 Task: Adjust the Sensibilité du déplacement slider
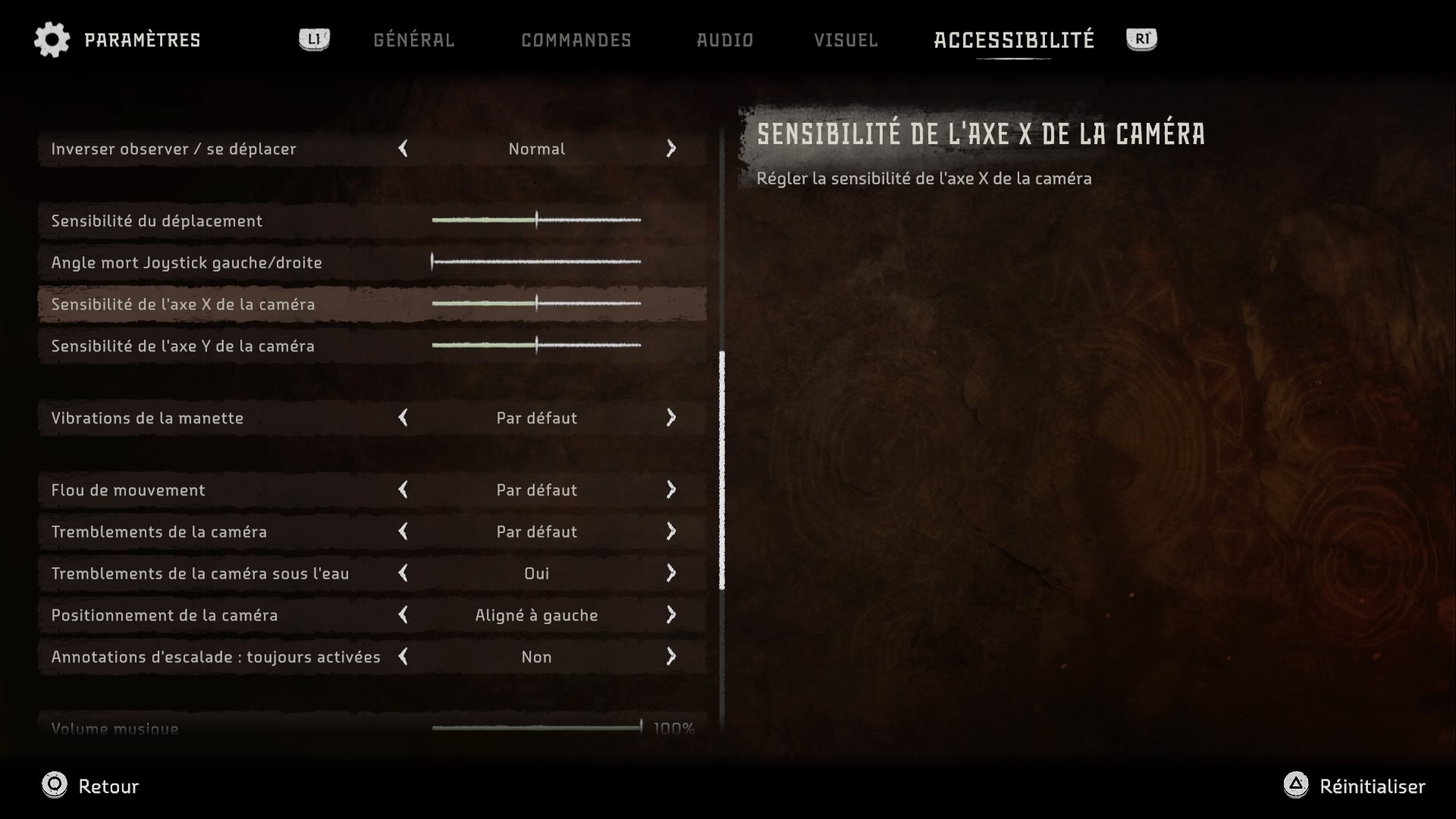536,221
